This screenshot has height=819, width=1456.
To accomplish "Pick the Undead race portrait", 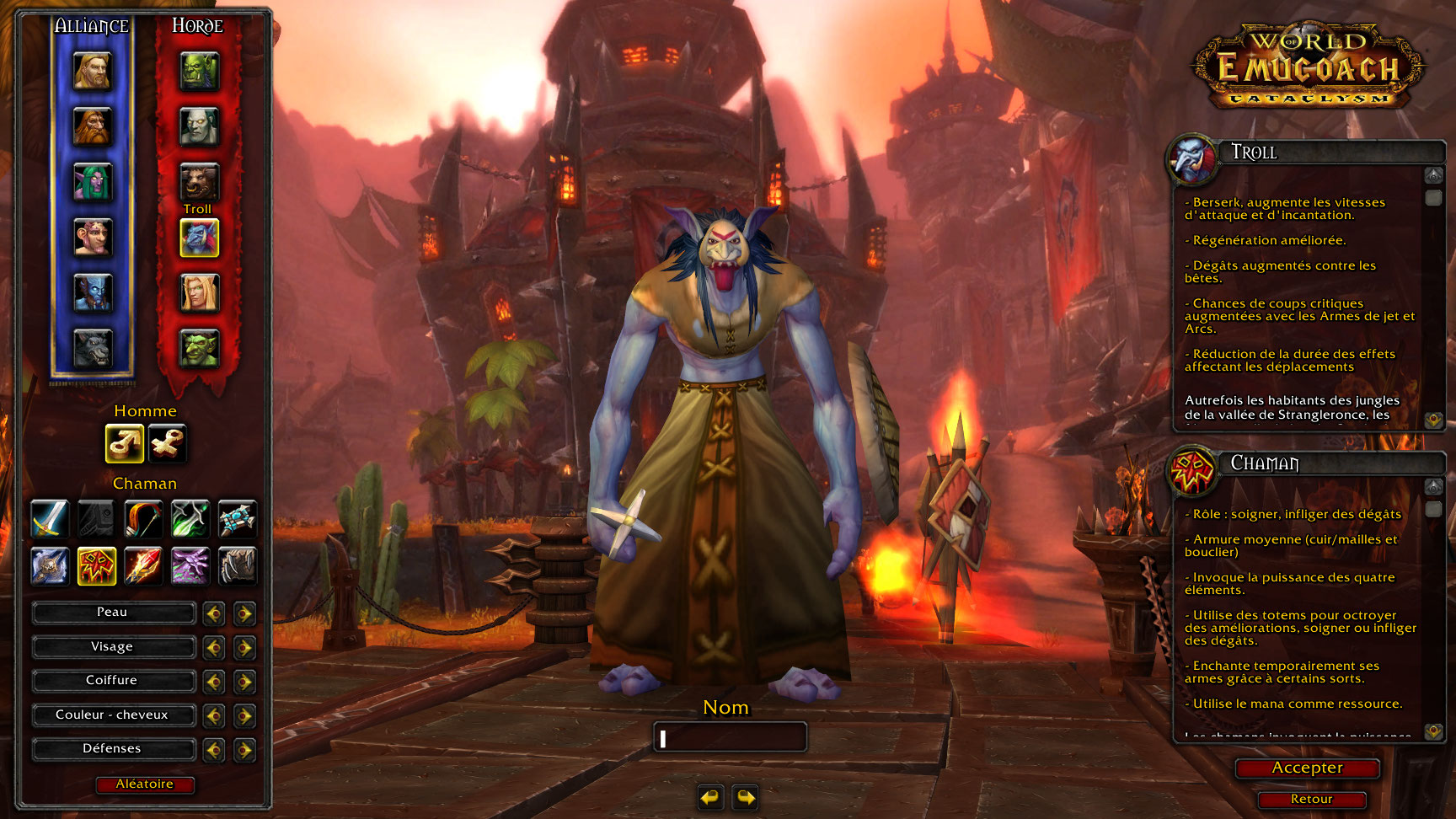I will coord(200,126).
